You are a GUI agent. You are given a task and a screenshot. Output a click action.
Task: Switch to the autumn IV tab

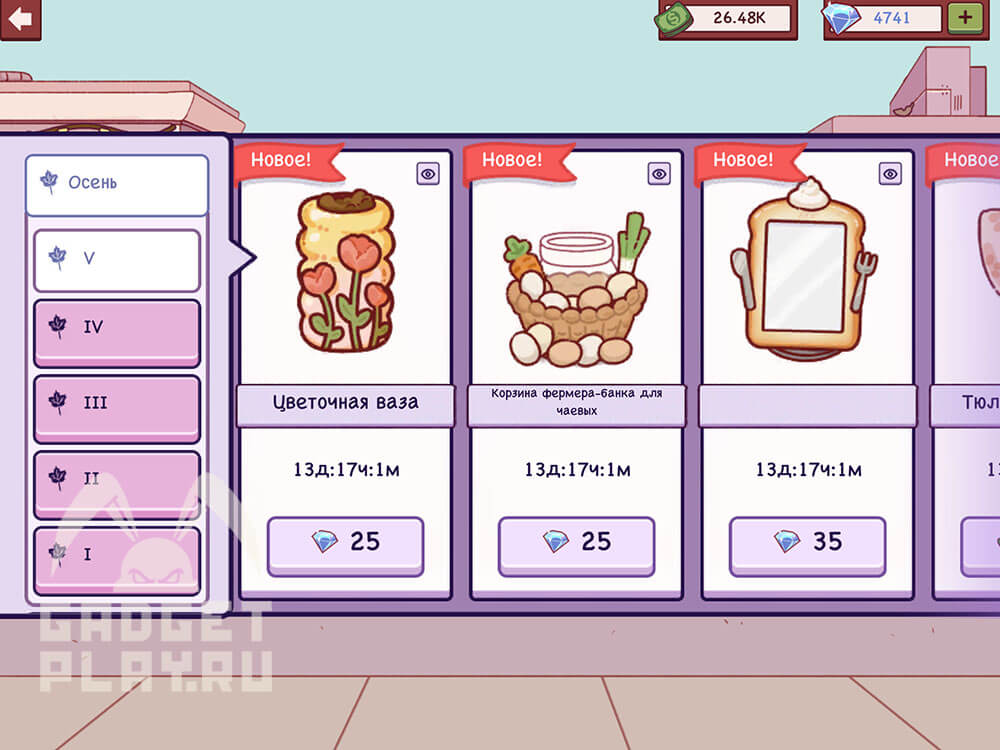[116, 330]
